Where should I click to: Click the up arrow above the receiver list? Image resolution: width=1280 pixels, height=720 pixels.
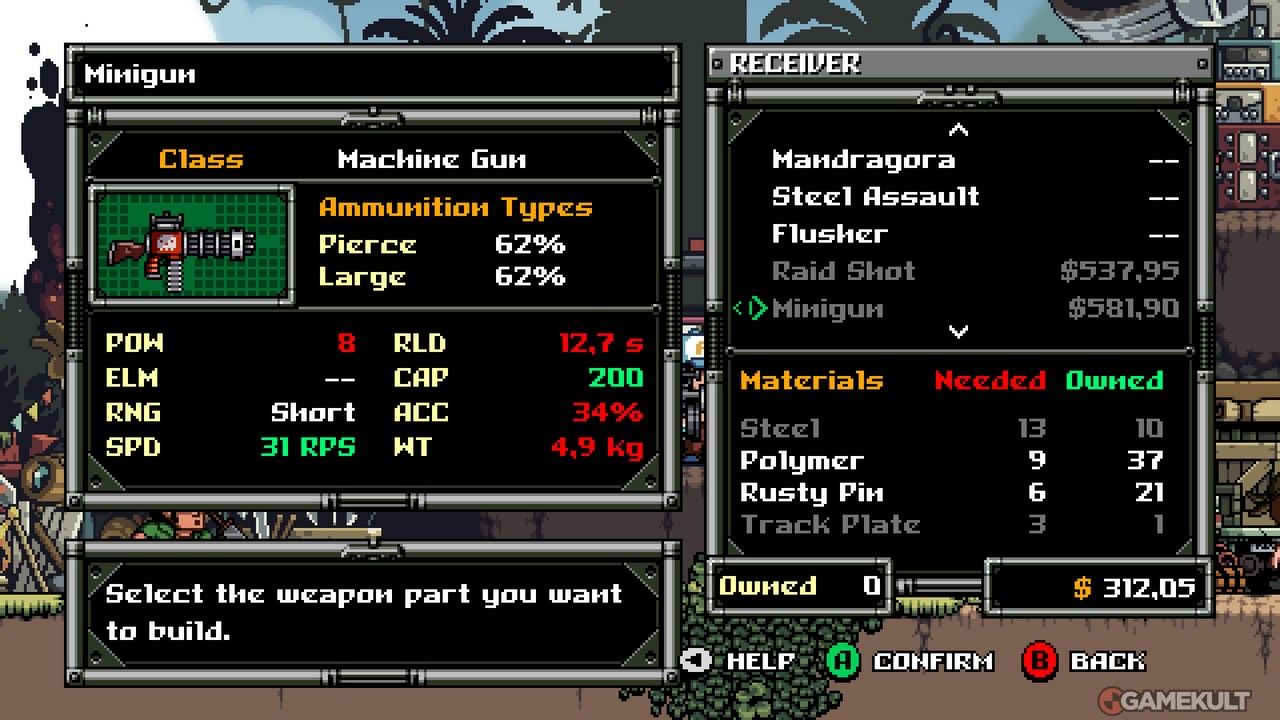958,130
